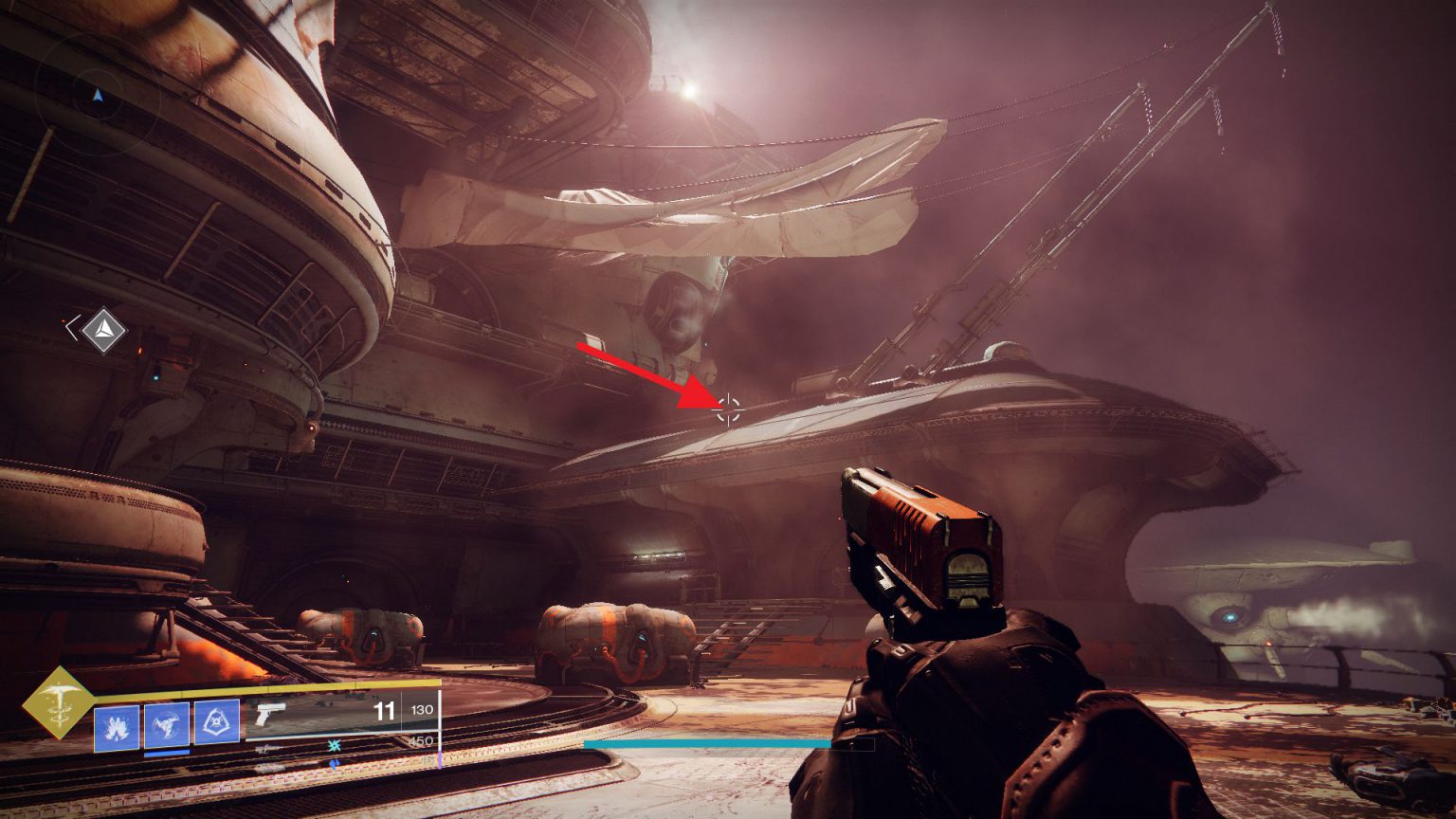Click the Power level 450 indicator
This screenshot has width=1456, height=819.
[423, 740]
